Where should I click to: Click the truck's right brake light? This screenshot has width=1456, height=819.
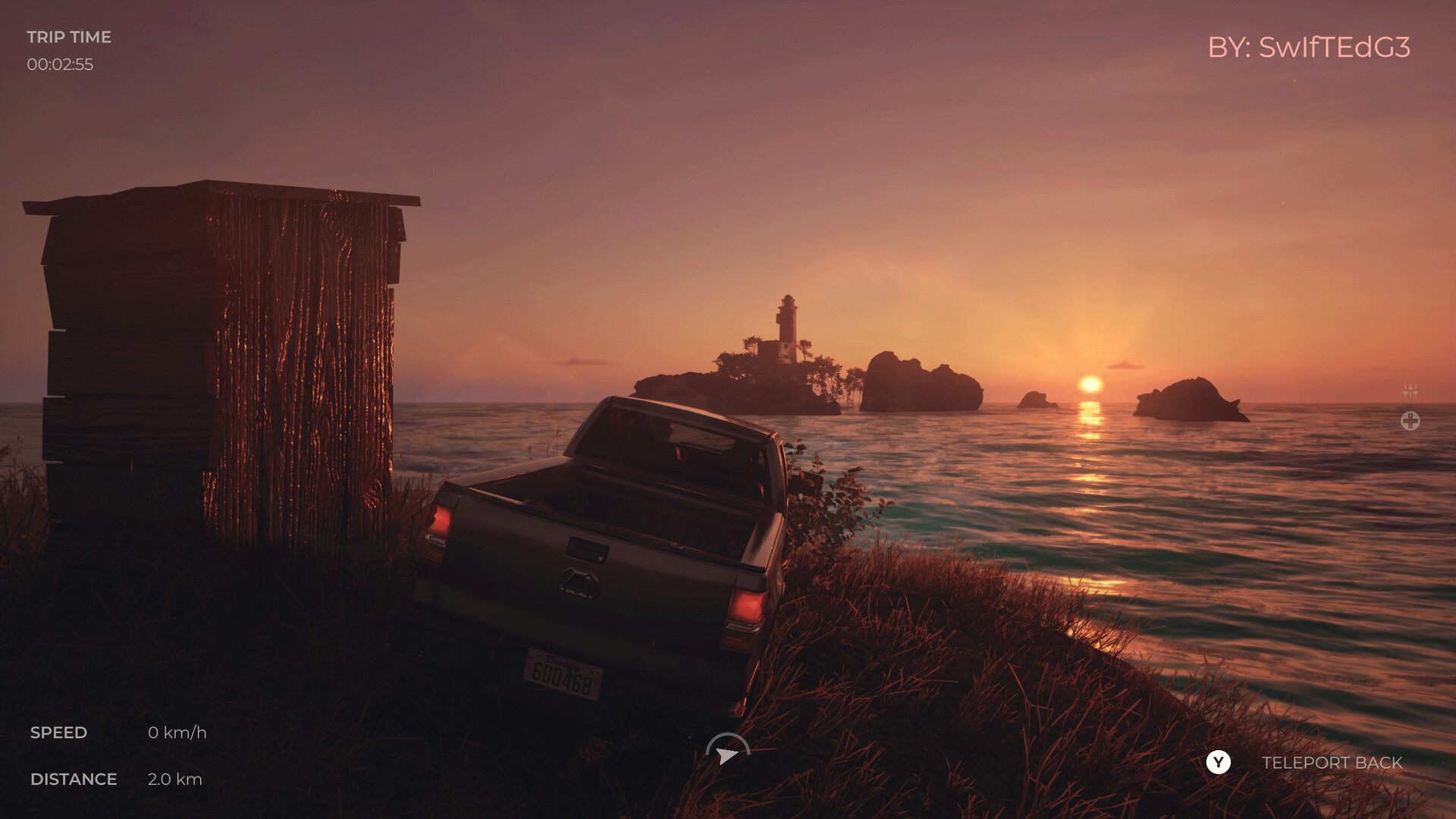click(x=745, y=607)
